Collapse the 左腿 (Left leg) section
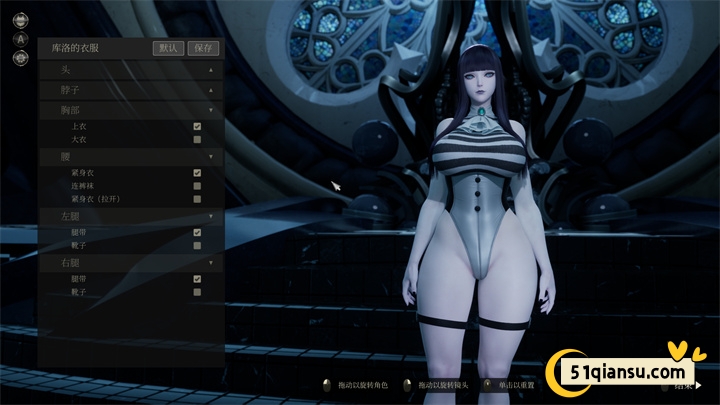The image size is (720, 405). 211,216
